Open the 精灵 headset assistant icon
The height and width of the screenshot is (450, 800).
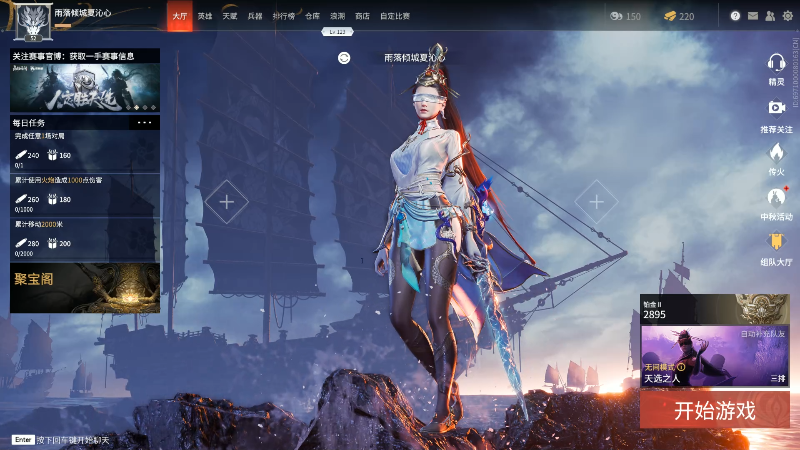pos(776,65)
